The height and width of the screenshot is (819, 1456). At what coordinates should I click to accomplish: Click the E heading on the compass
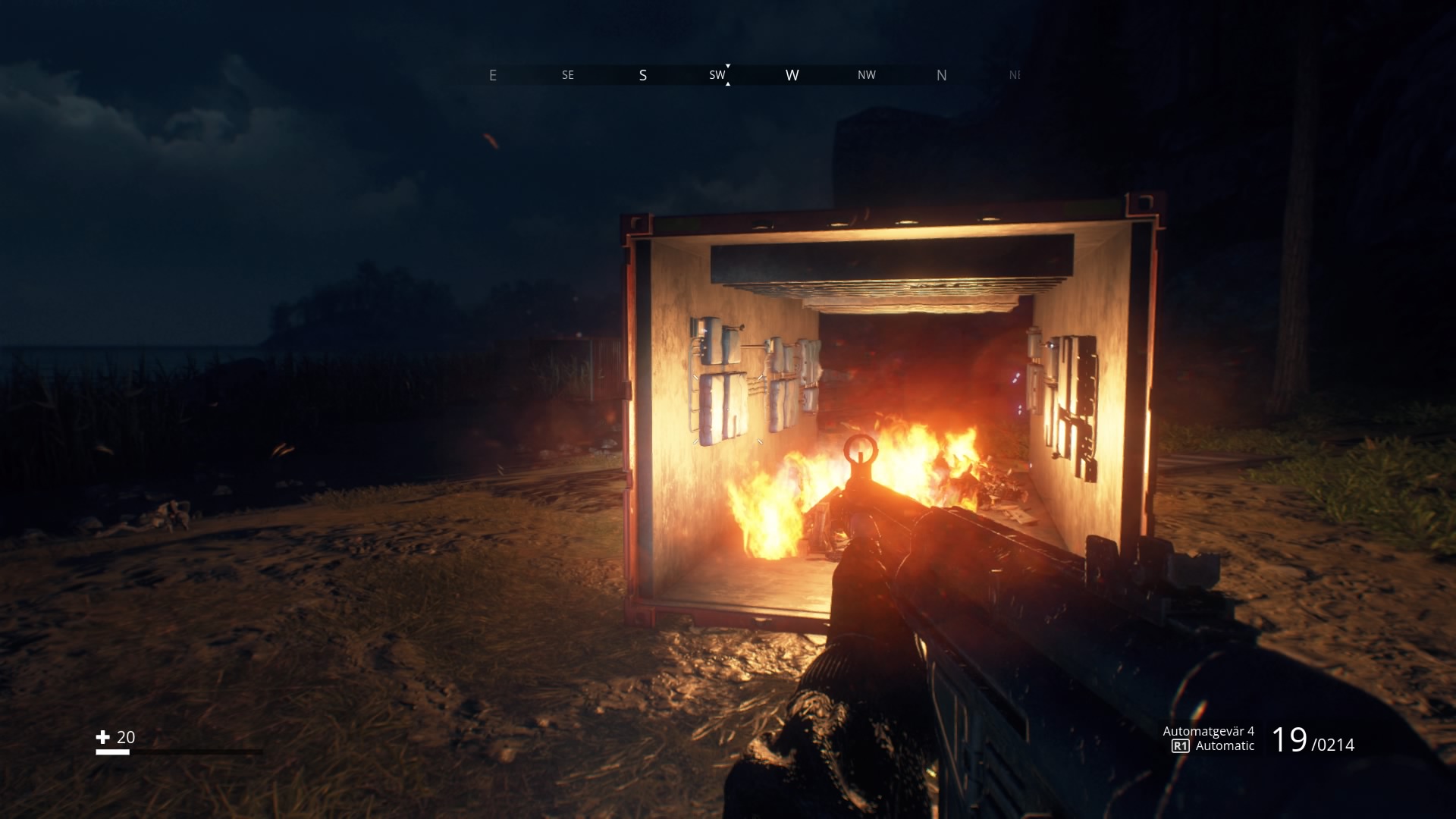[x=493, y=75]
